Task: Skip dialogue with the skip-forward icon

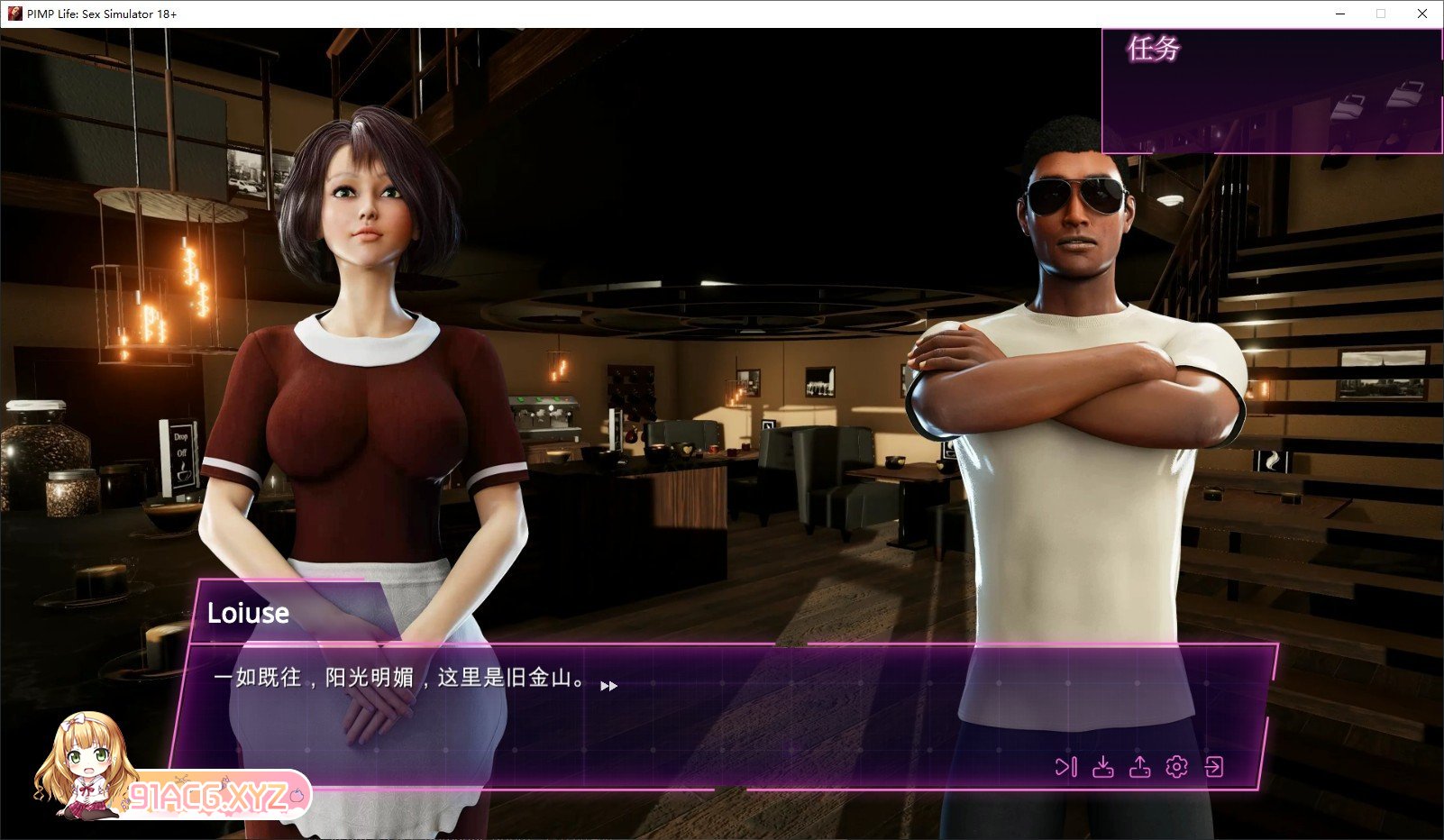Action: point(1065,767)
